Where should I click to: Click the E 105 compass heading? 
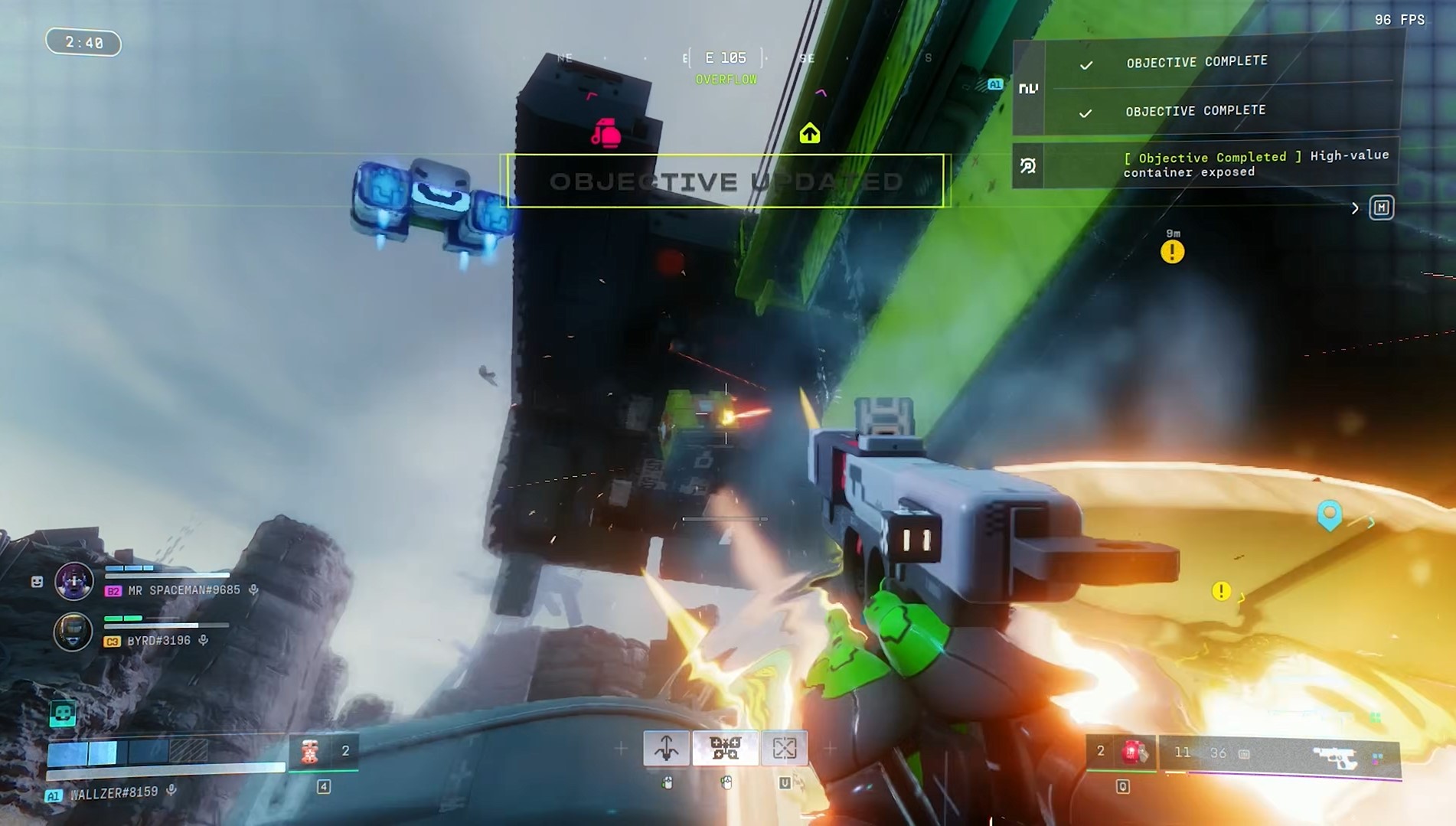click(x=725, y=58)
